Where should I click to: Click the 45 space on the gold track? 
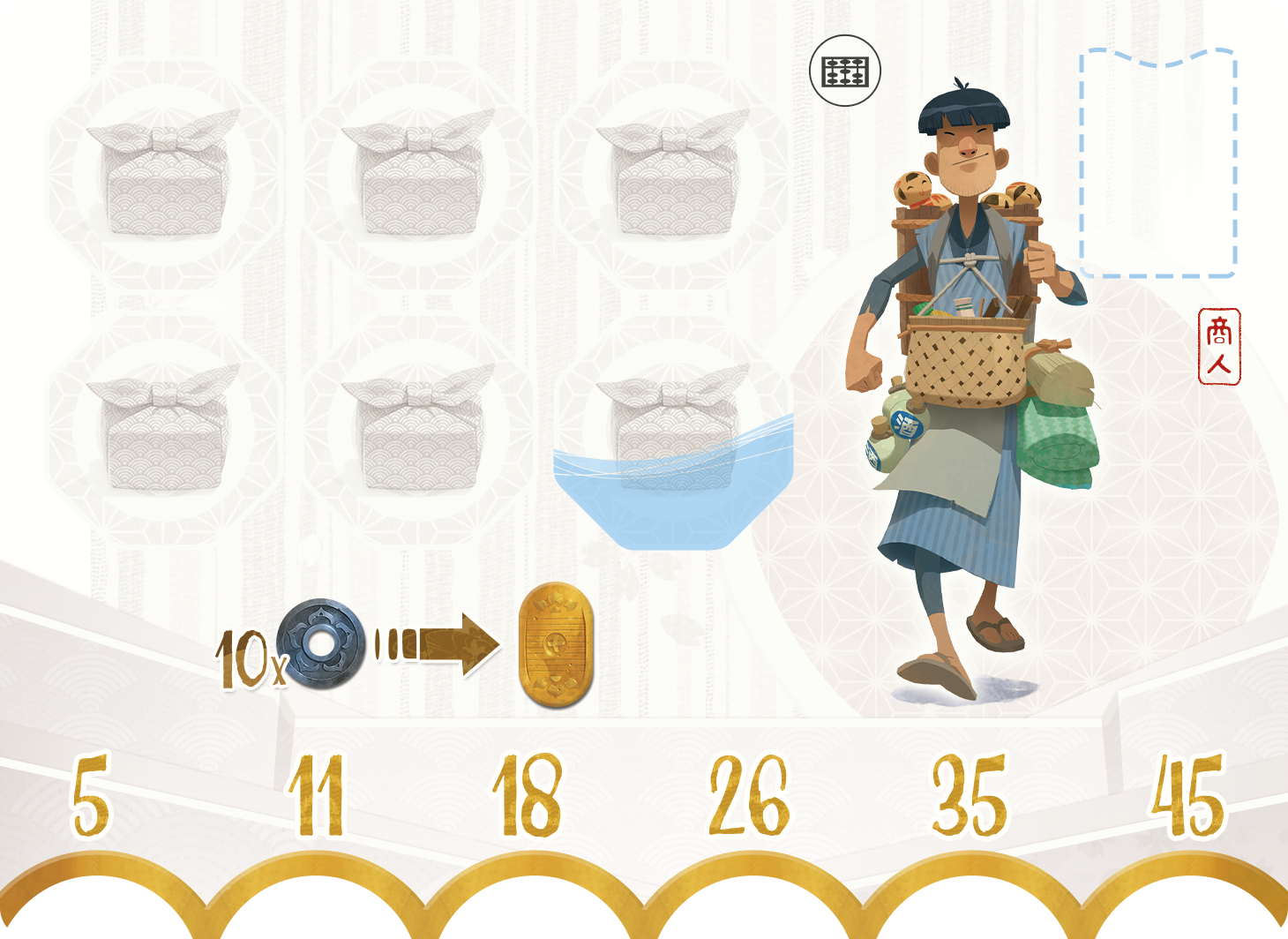pyautogui.click(x=1188, y=794)
